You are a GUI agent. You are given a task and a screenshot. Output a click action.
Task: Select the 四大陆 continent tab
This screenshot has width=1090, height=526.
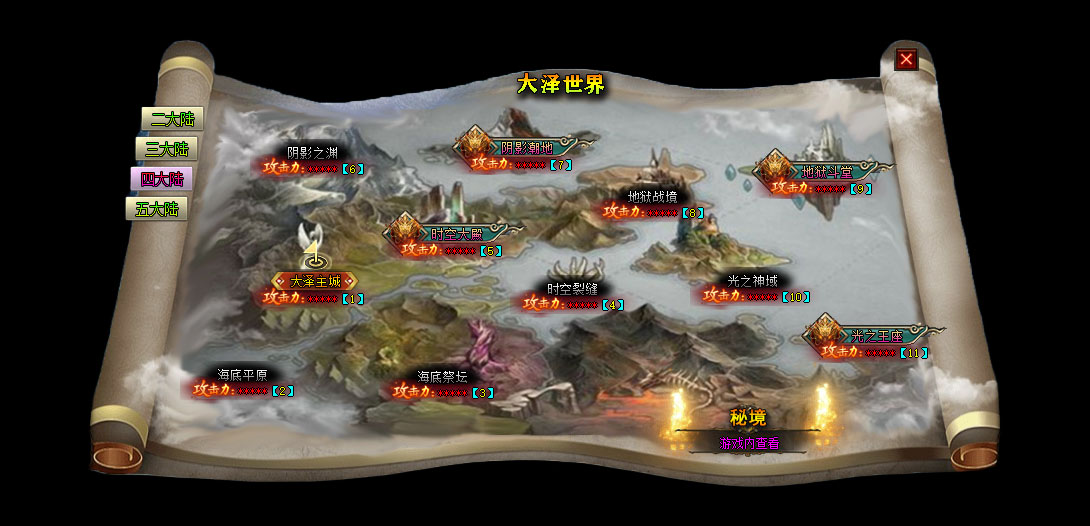click(x=161, y=179)
